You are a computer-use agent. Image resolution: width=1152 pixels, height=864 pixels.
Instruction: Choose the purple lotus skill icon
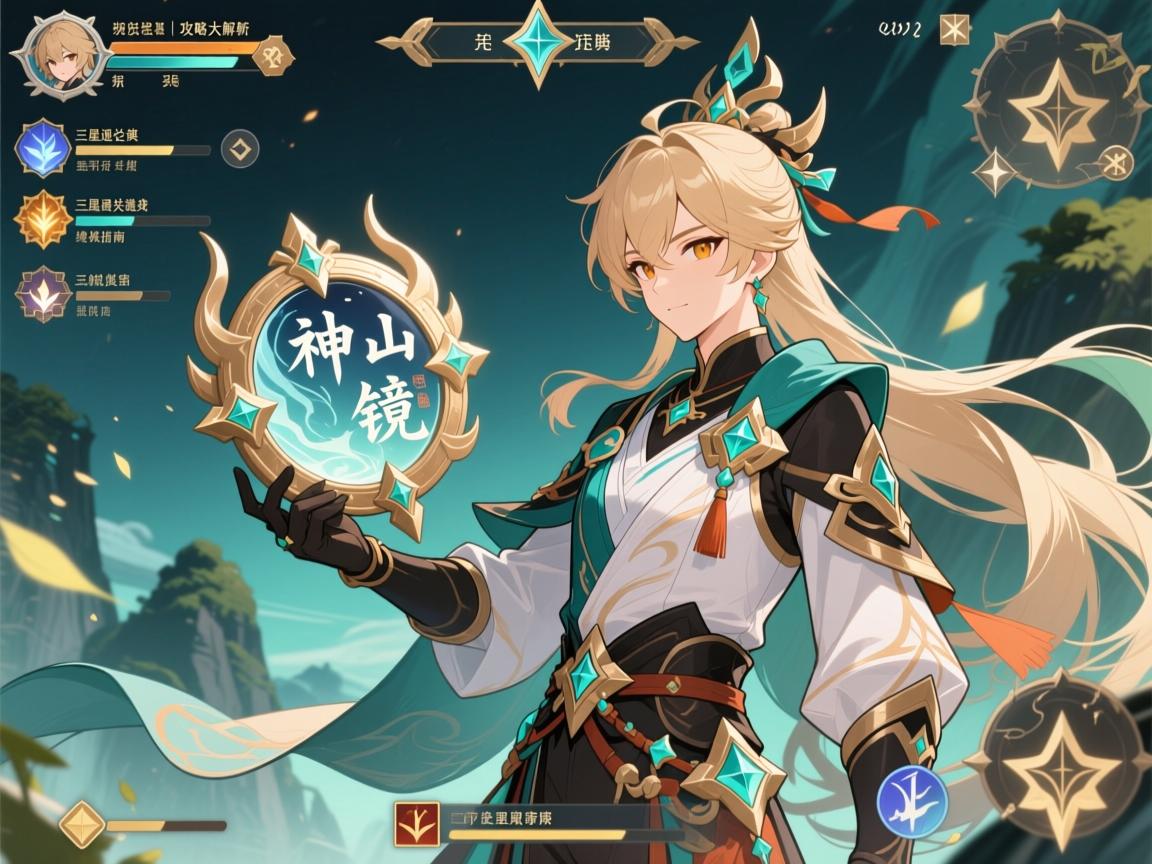42,293
